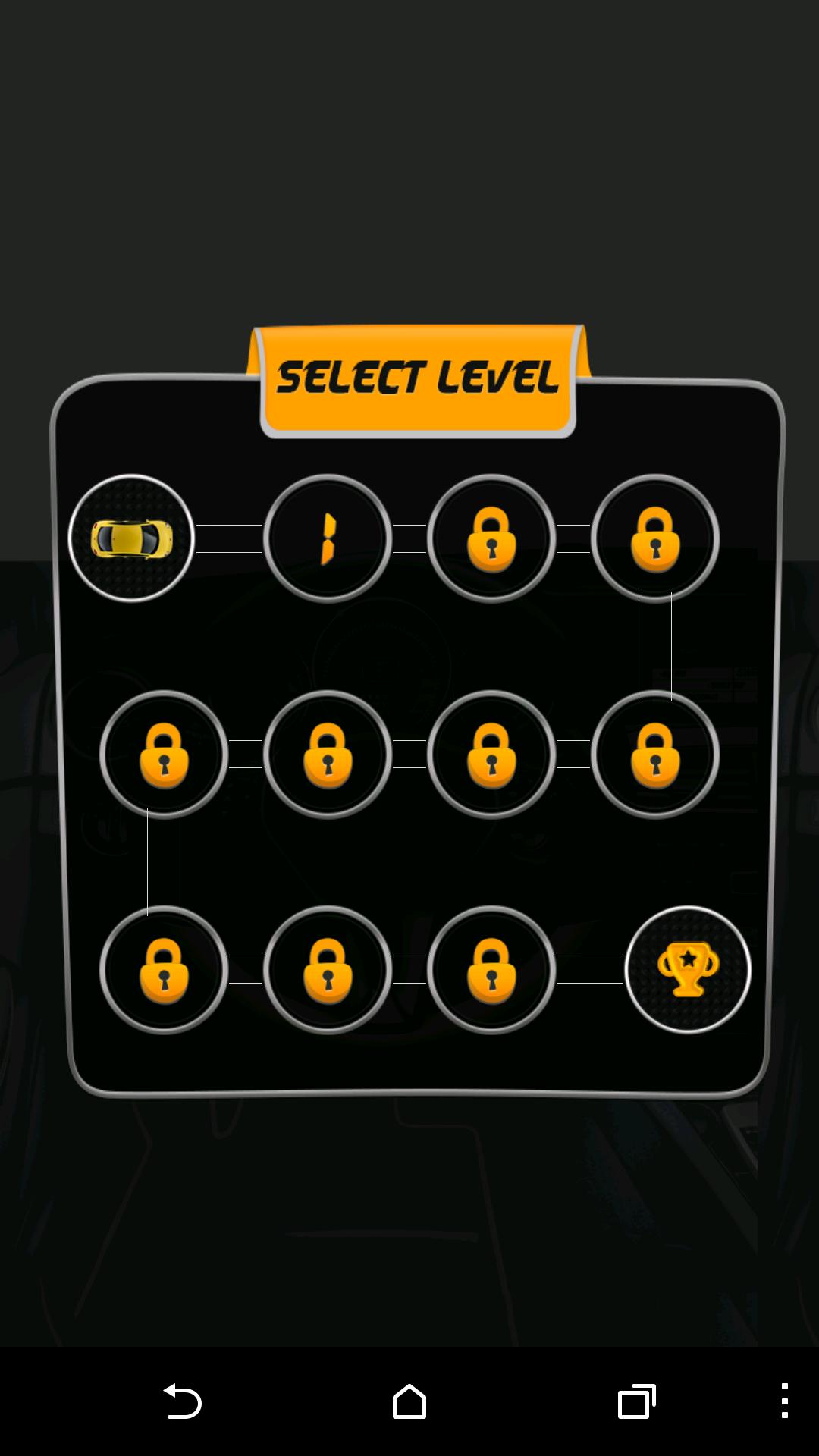
Task: Click the gold trophy circle
Action: pyautogui.click(x=688, y=969)
